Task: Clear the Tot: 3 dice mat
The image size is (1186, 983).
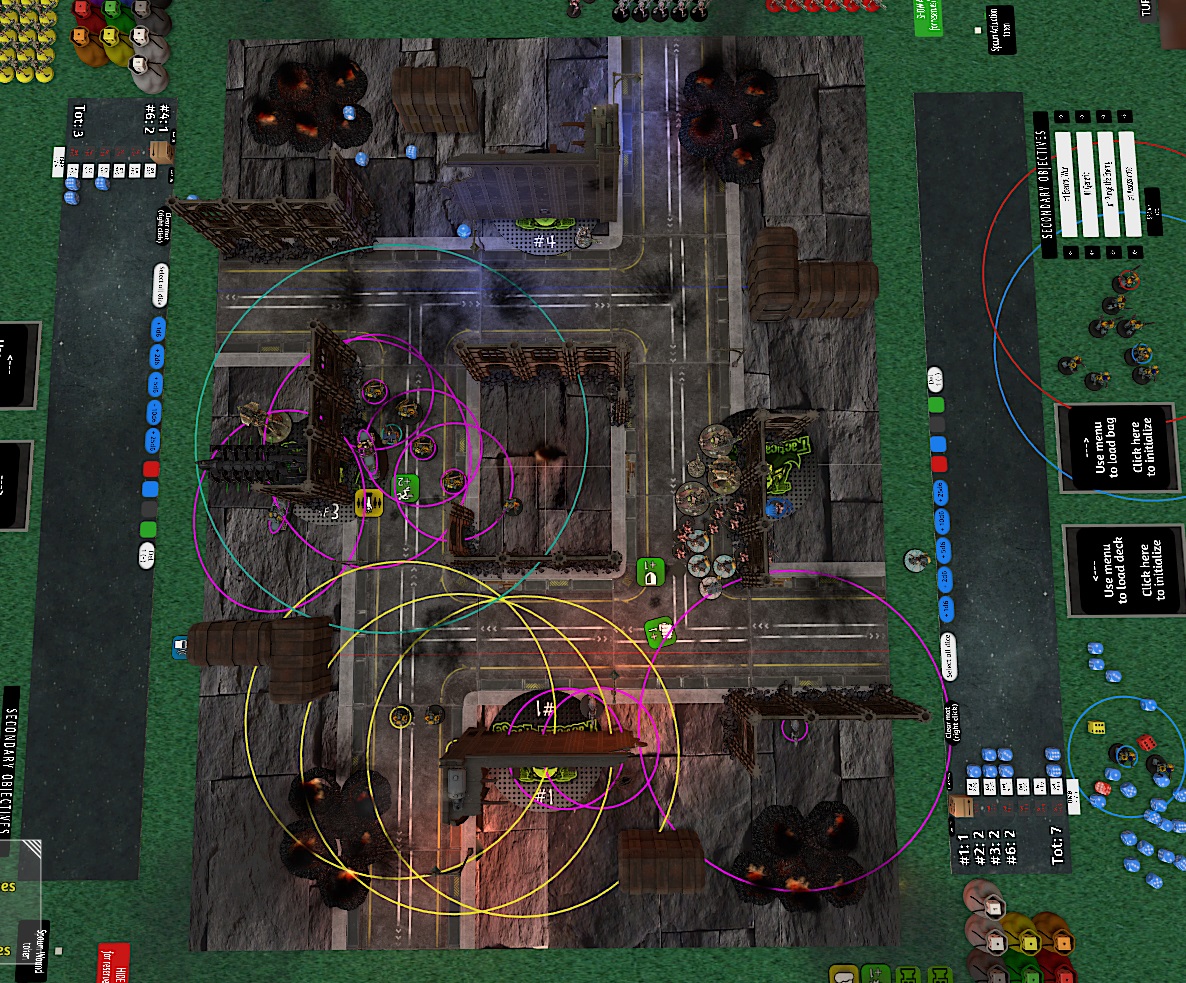Action: coord(163,225)
